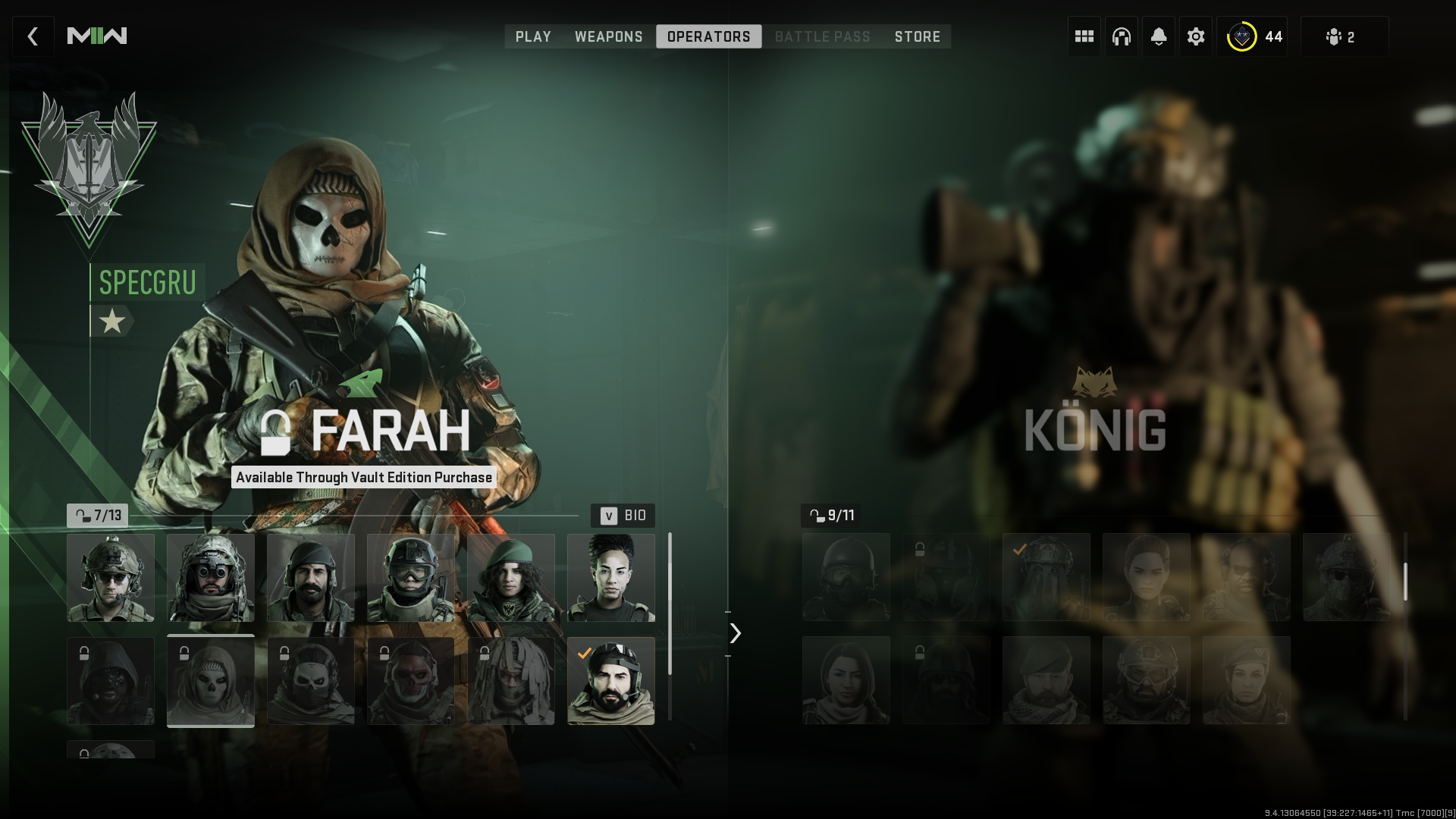
Task: Advance to the next operator with the chevron
Action: 733,632
